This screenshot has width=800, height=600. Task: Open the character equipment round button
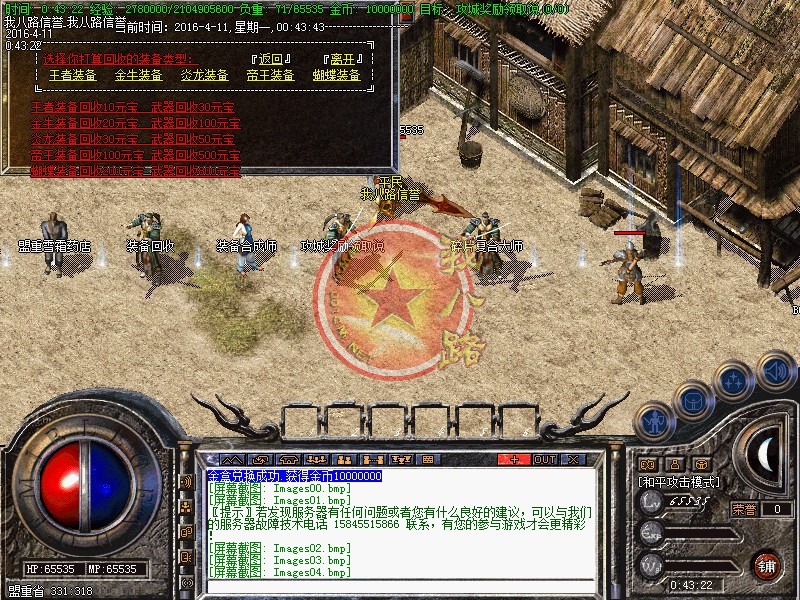point(655,422)
